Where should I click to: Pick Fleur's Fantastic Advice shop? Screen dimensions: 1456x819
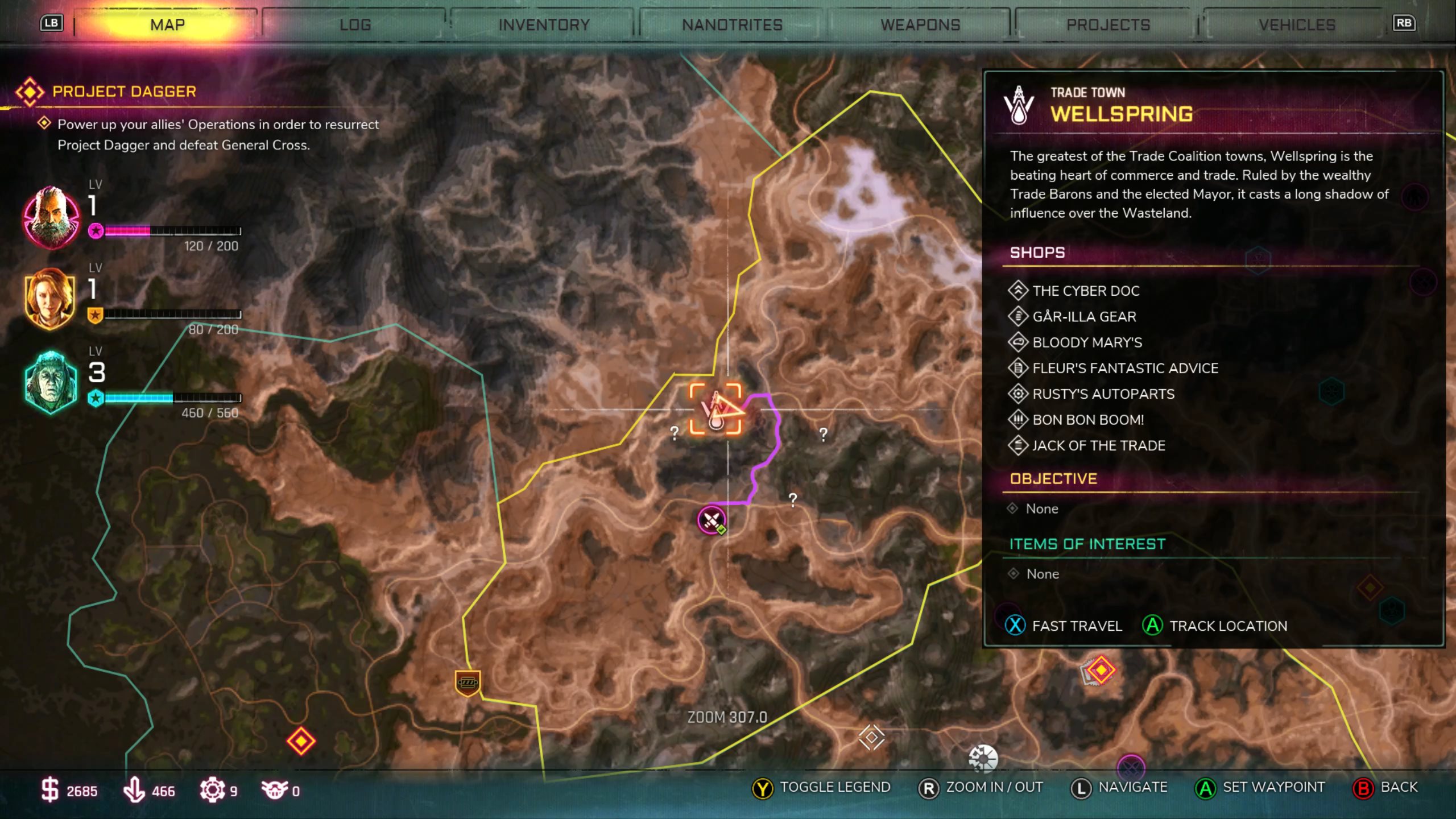[1124, 368]
